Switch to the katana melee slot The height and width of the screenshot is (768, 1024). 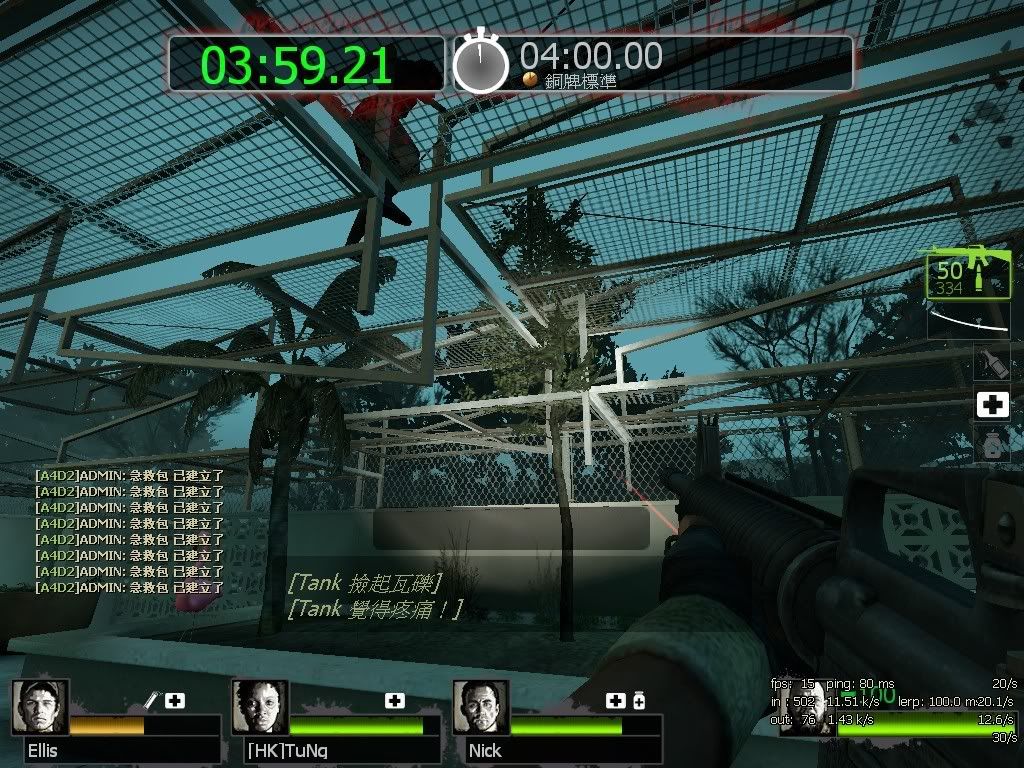968,321
